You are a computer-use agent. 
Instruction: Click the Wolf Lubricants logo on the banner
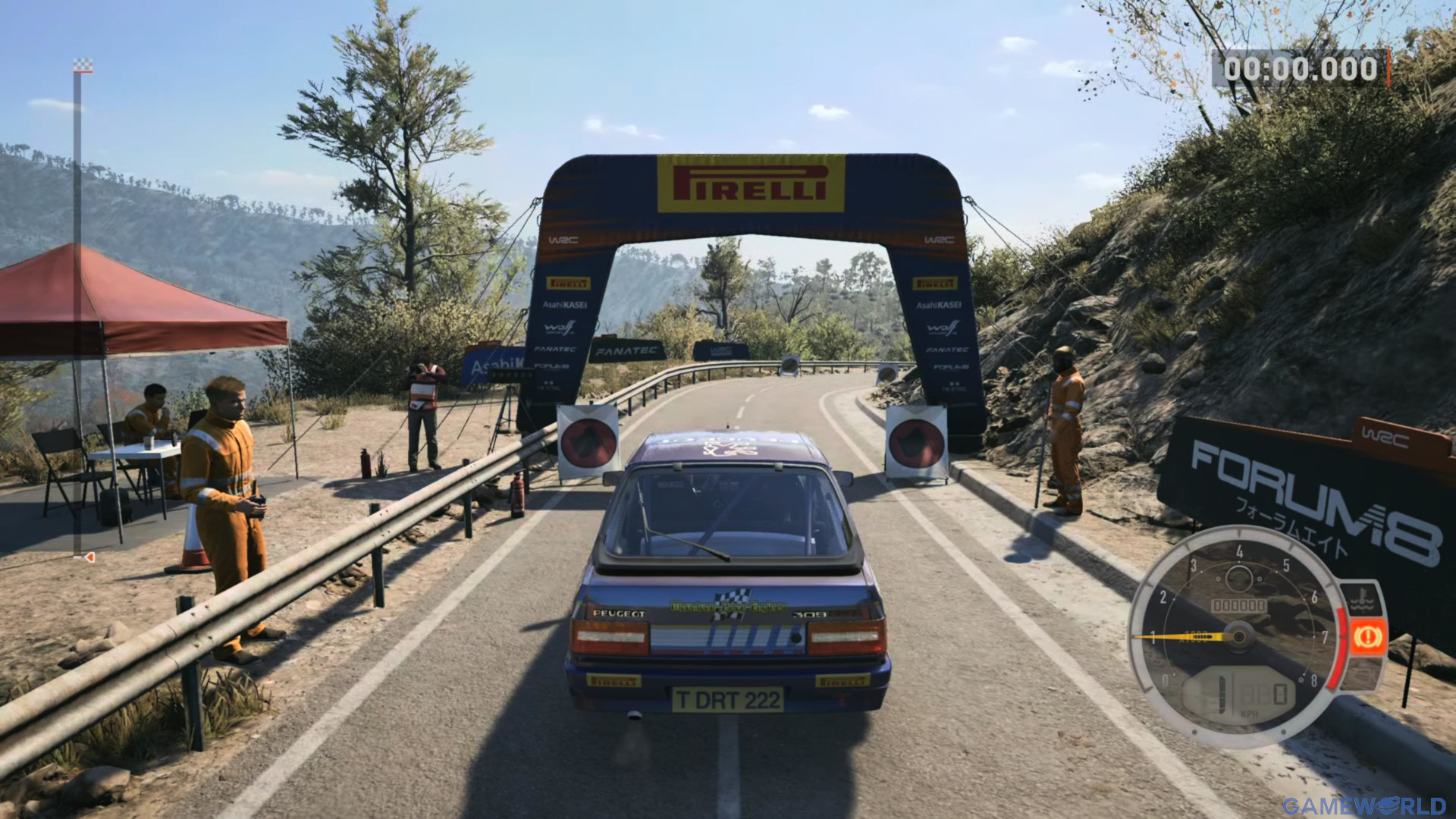(560, 328)
